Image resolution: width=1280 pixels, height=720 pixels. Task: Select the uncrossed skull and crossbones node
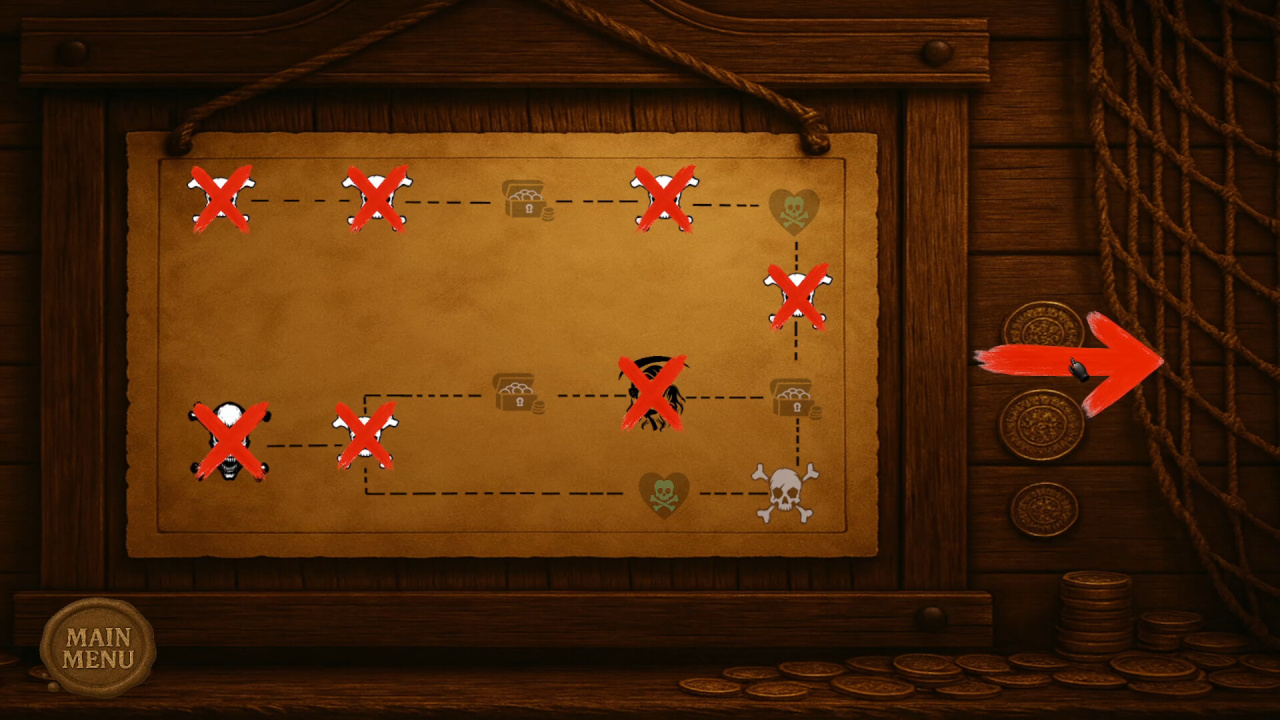tap(786, 492)
